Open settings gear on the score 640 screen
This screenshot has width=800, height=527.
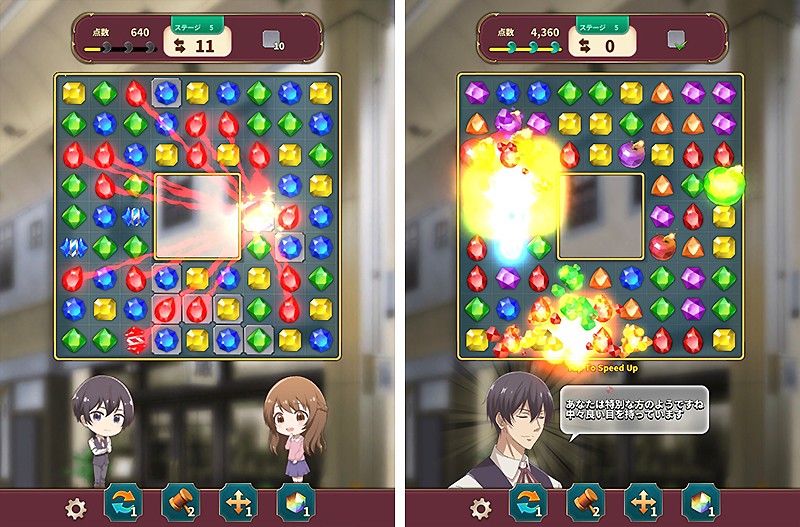point(76,507)
